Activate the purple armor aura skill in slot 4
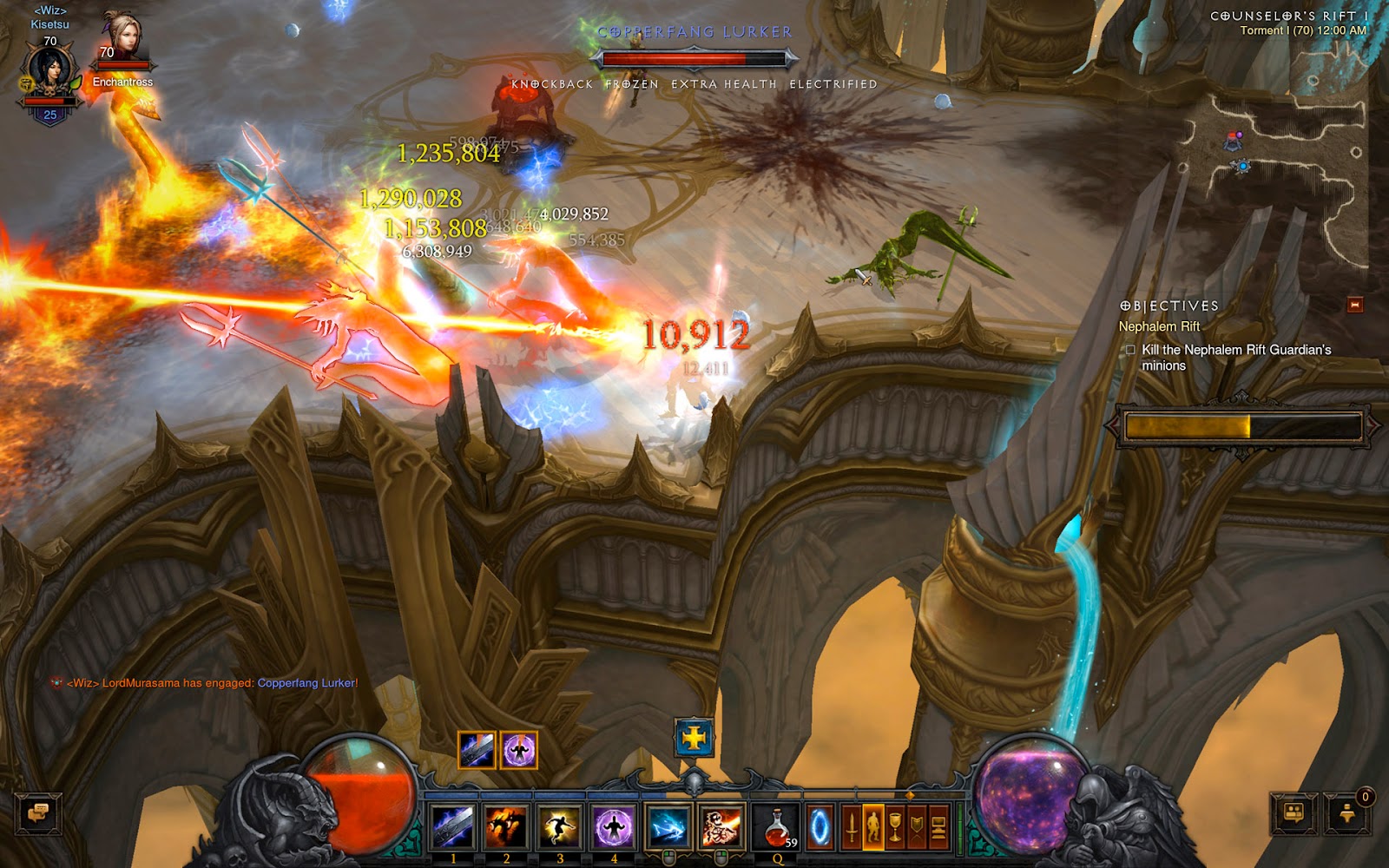Viewport: 1389px width, 868px height. tap(614, 825)
